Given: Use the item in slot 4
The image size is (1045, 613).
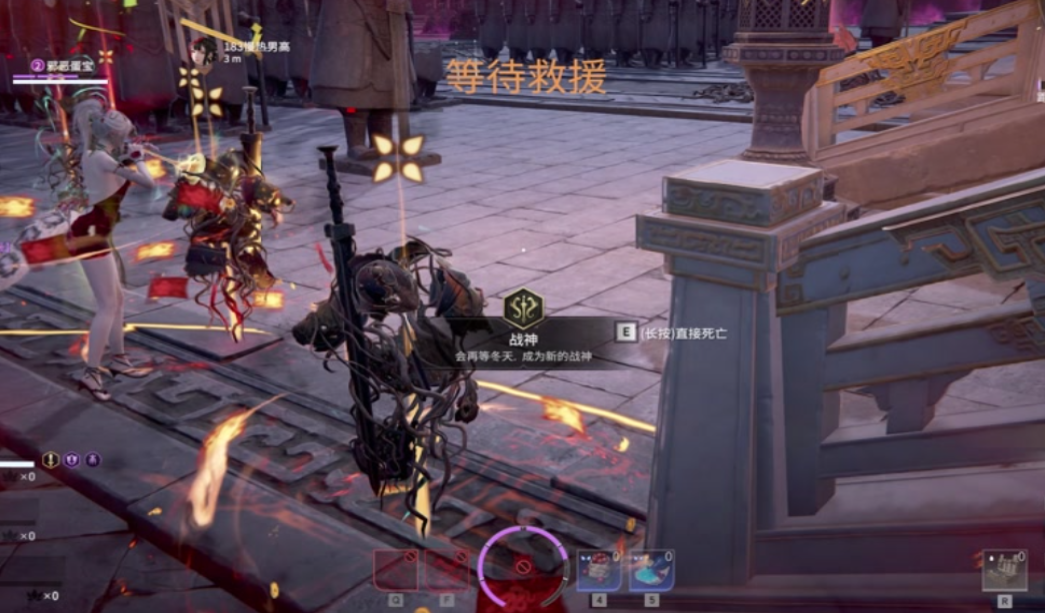Looking at the screenshot, I should tap(599, 570).
